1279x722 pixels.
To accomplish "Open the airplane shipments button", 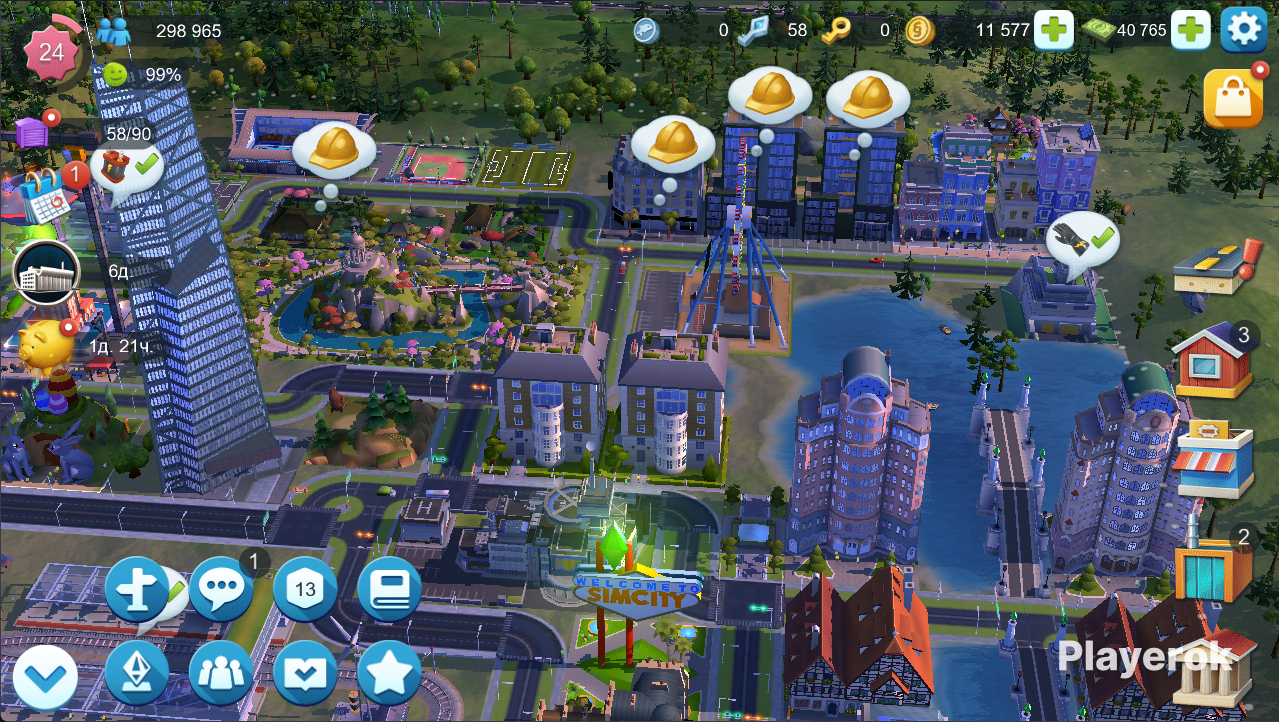I will pyautogui.click(x=137, y=588).
